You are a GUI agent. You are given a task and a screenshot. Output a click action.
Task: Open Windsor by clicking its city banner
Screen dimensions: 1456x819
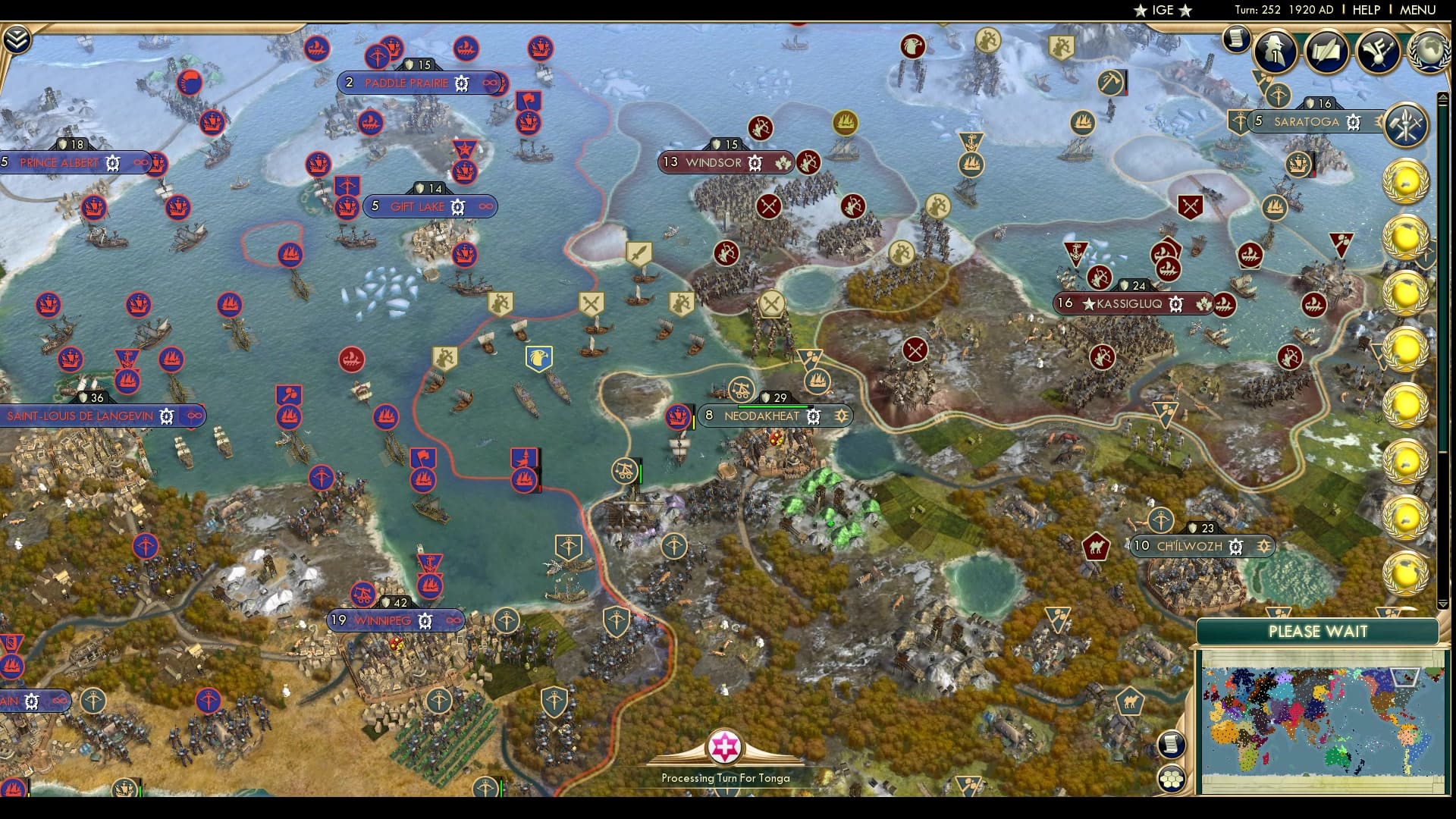[x=713, y=162]
